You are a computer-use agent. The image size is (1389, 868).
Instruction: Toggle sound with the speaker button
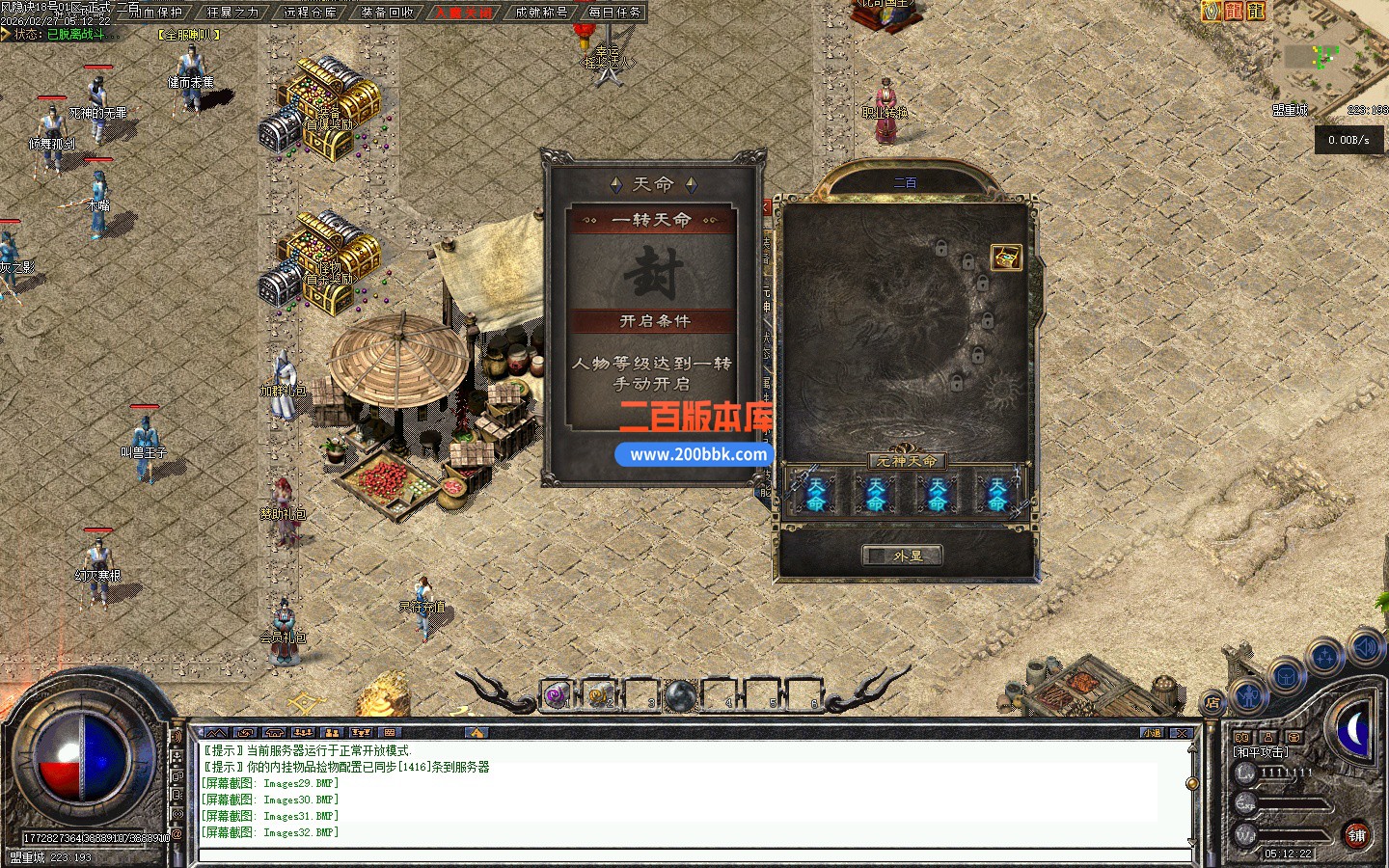point(1365,647)
